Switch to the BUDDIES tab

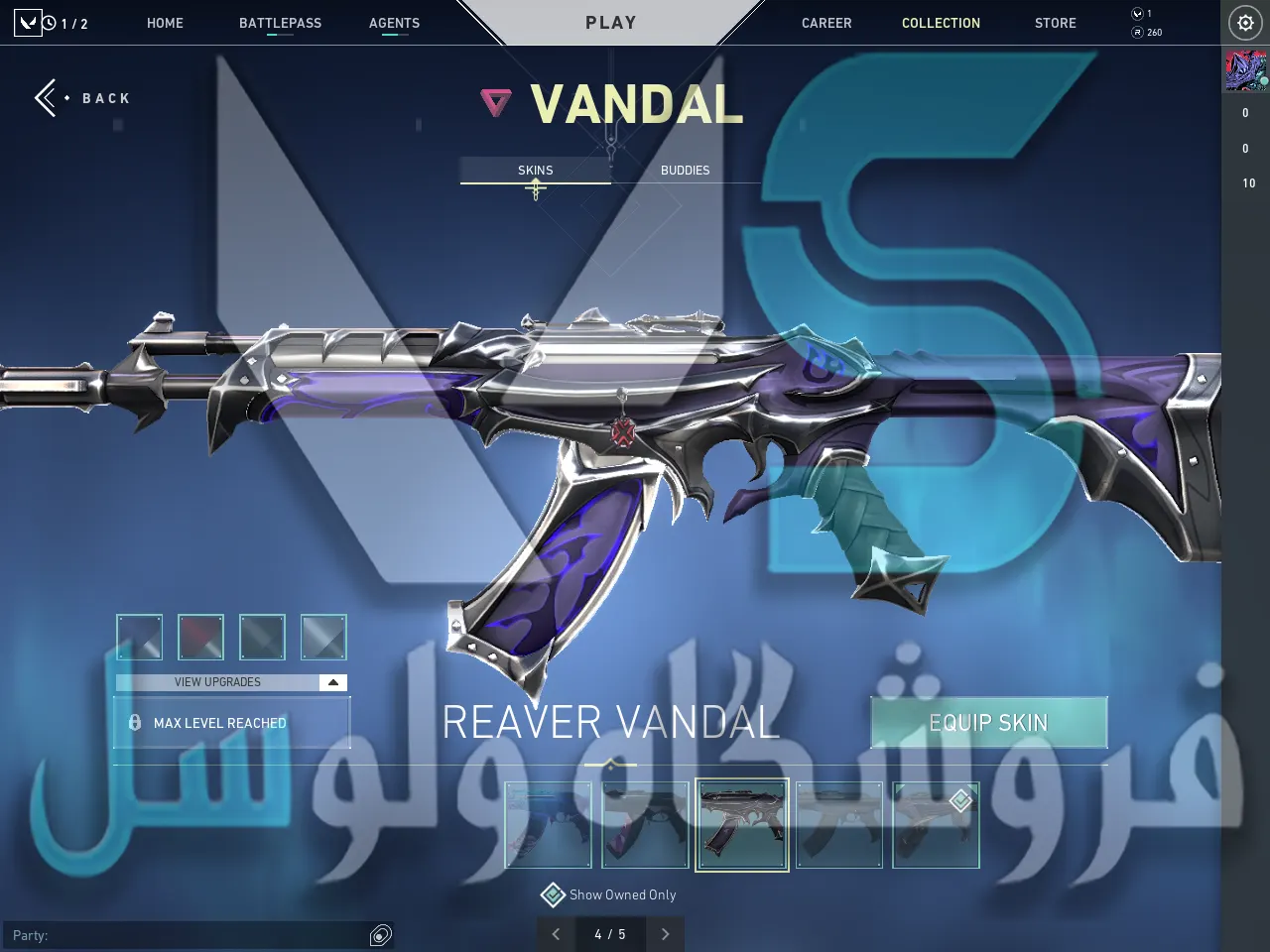685,171
